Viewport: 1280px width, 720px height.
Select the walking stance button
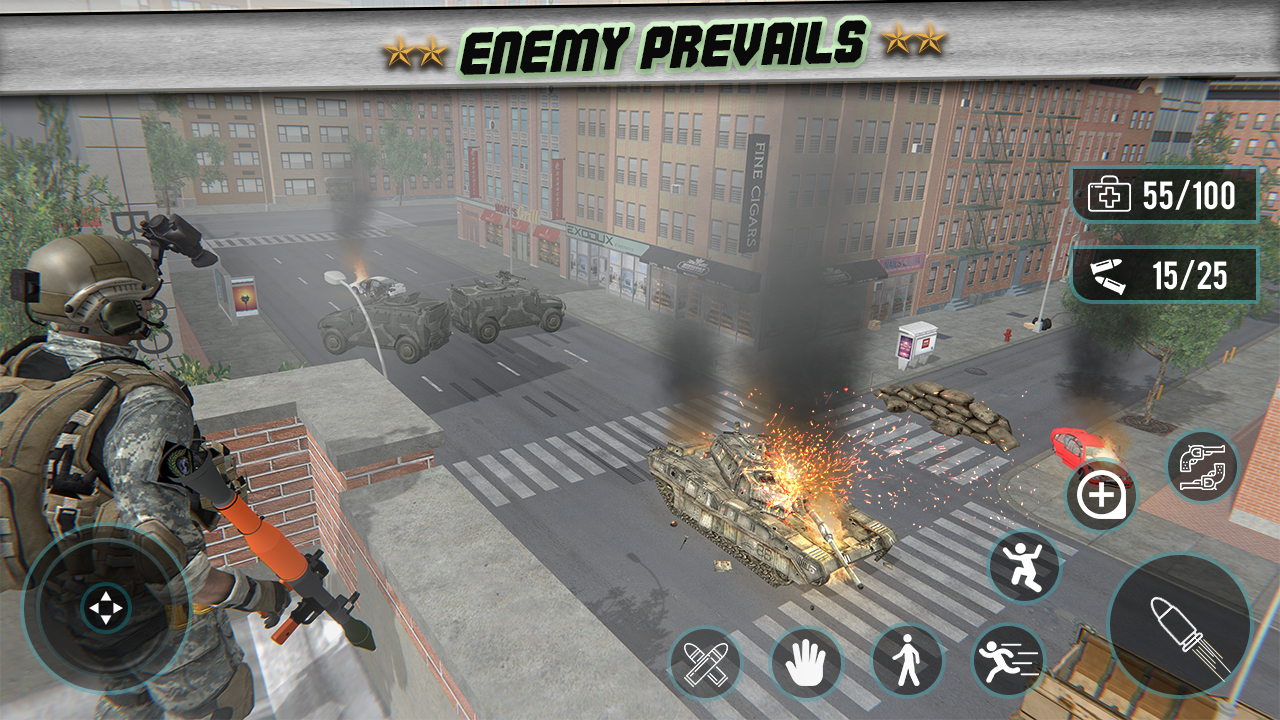pyautogui.click(x=907, y=661)
